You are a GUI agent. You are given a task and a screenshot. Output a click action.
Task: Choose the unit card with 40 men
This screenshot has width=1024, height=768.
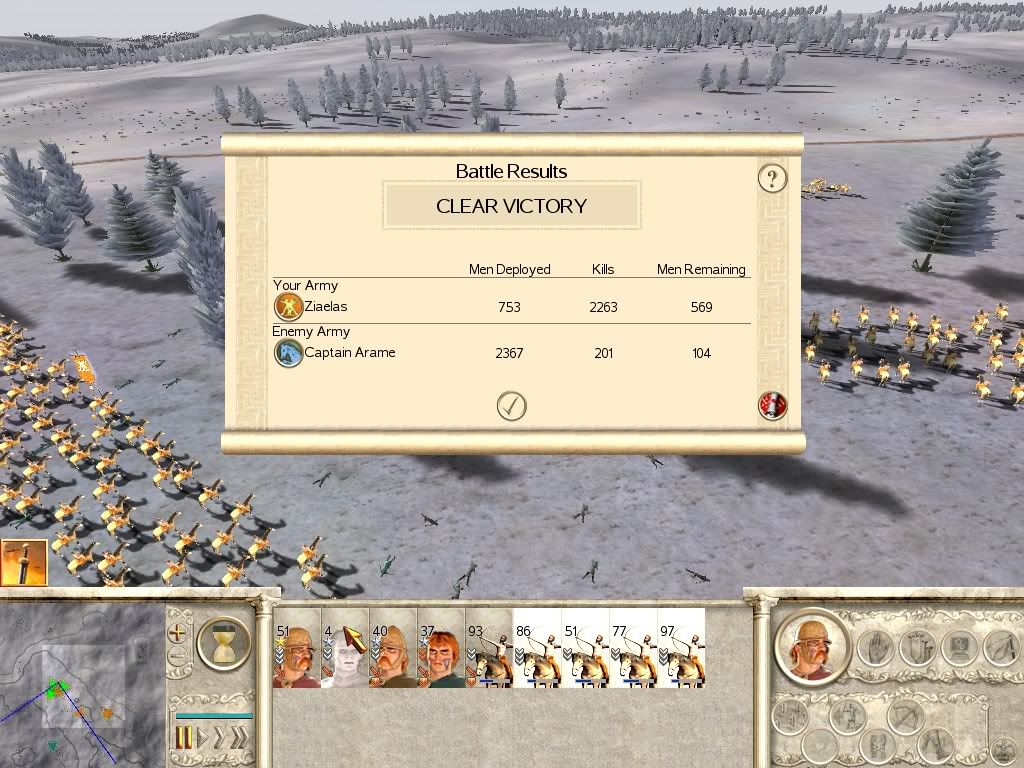[393, 648]
